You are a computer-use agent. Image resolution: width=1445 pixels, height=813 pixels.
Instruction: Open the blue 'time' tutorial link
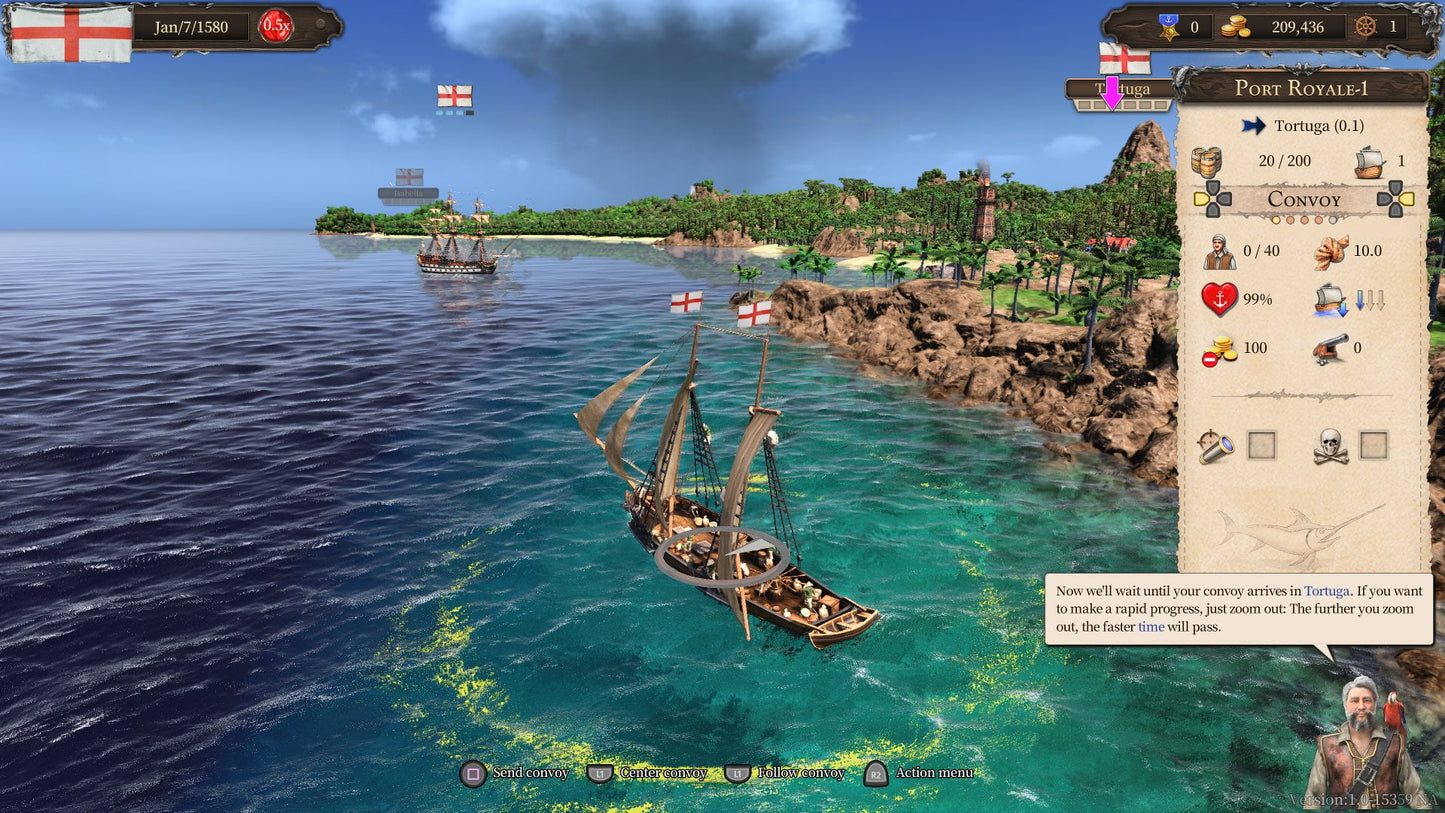pyautogui.click(x=1151, y=627)
